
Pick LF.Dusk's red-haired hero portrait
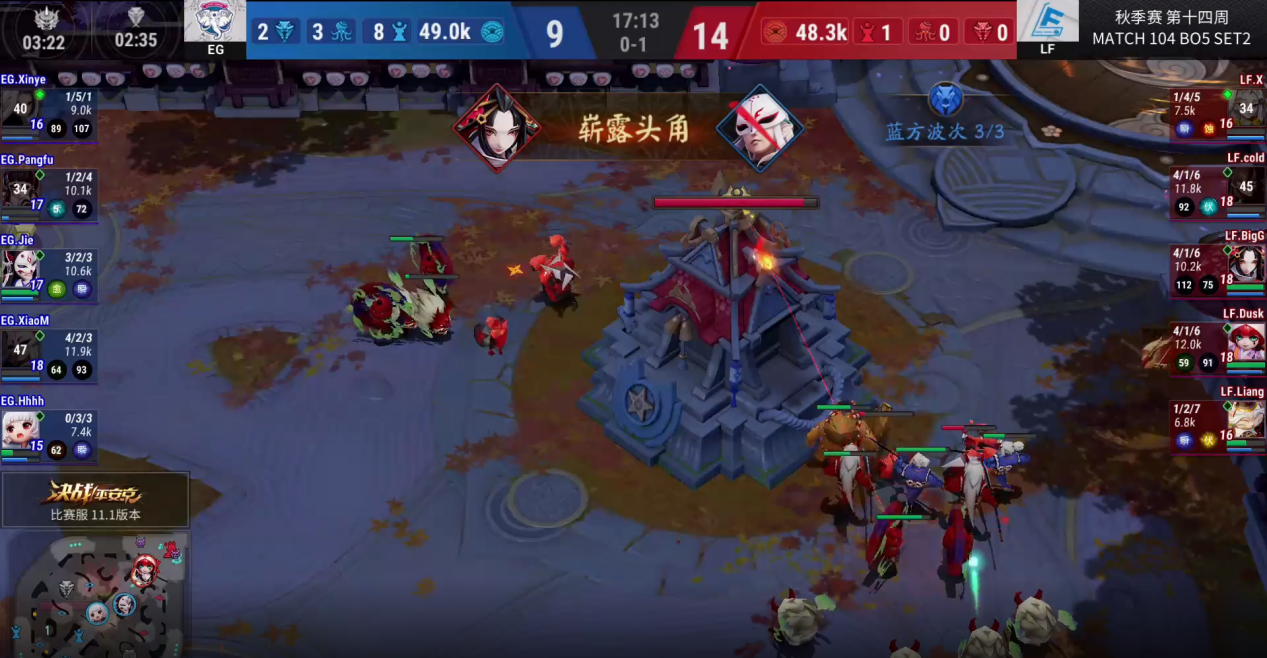pyautogui.click(x=1246, y=342)
